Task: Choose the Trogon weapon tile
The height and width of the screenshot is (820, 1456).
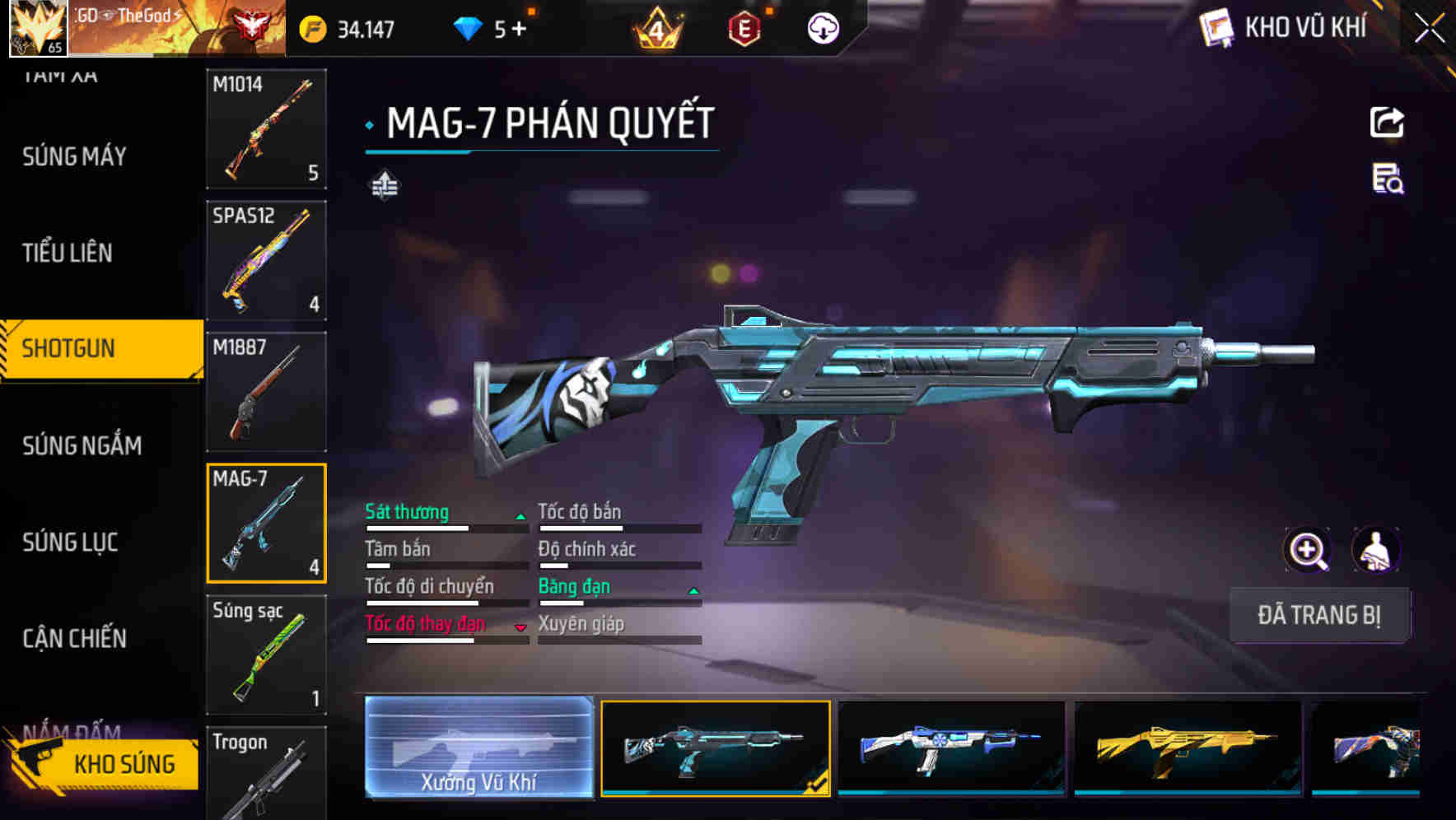Action: (266, 774)
